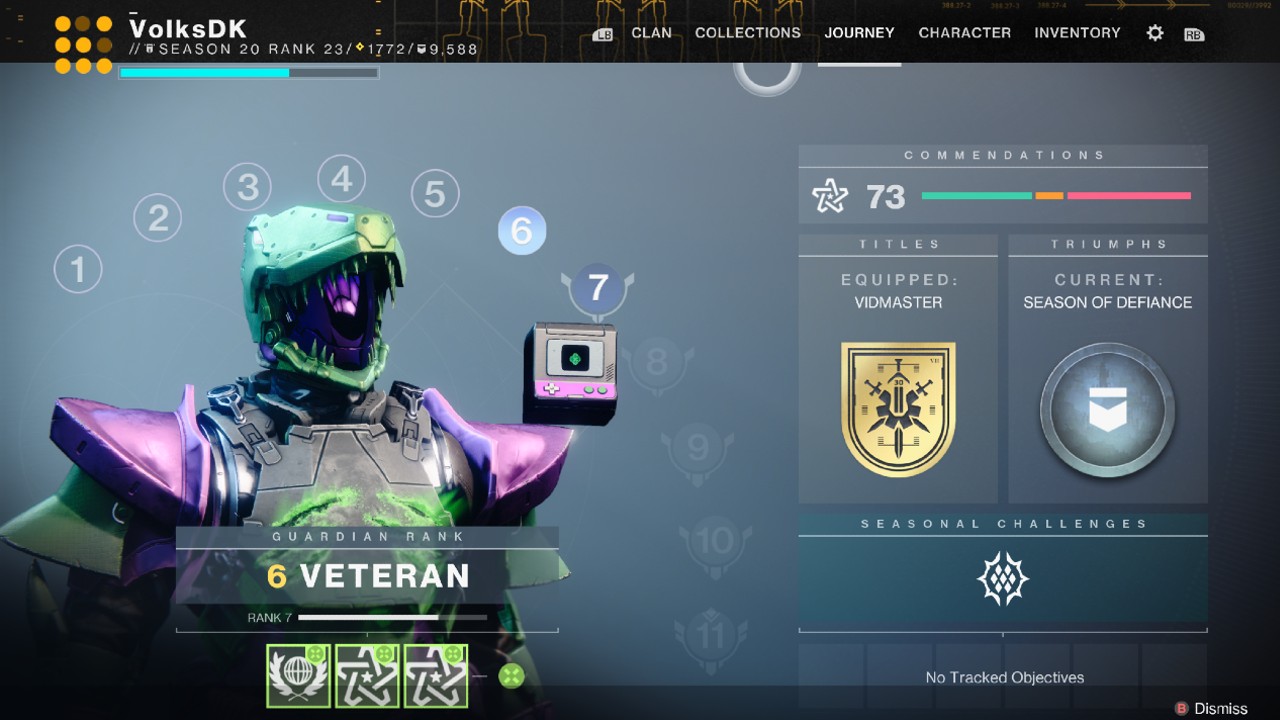Open the settings gear in the top bar
The height and width of the screenshot is (720, 1280).
(1154, 32)
